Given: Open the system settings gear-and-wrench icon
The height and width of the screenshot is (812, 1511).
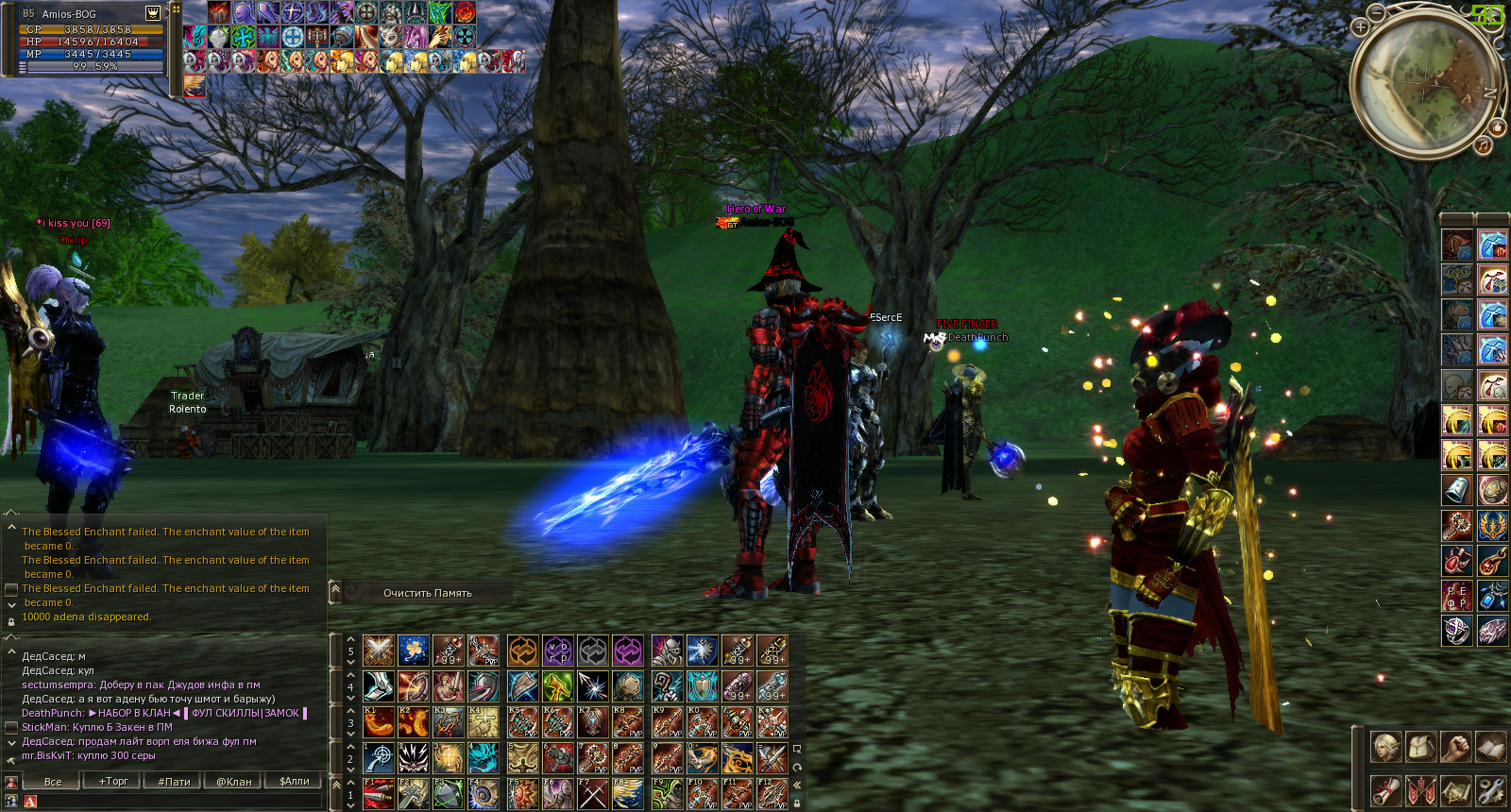Looking at the screenshot, I should [1490, 789].
